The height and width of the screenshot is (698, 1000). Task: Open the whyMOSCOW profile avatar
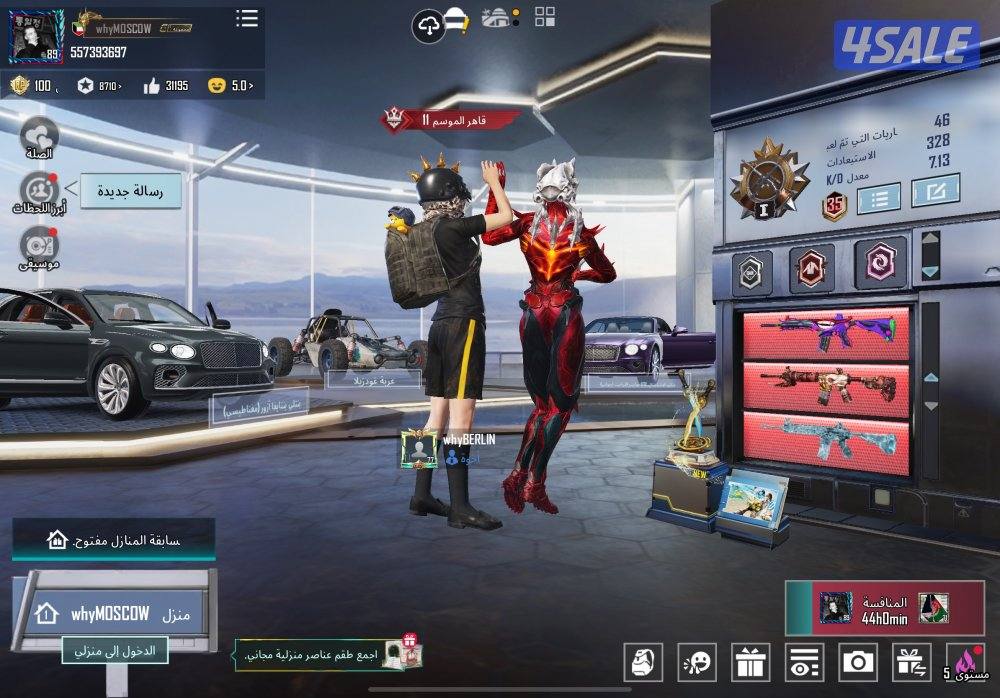point(36,35)
